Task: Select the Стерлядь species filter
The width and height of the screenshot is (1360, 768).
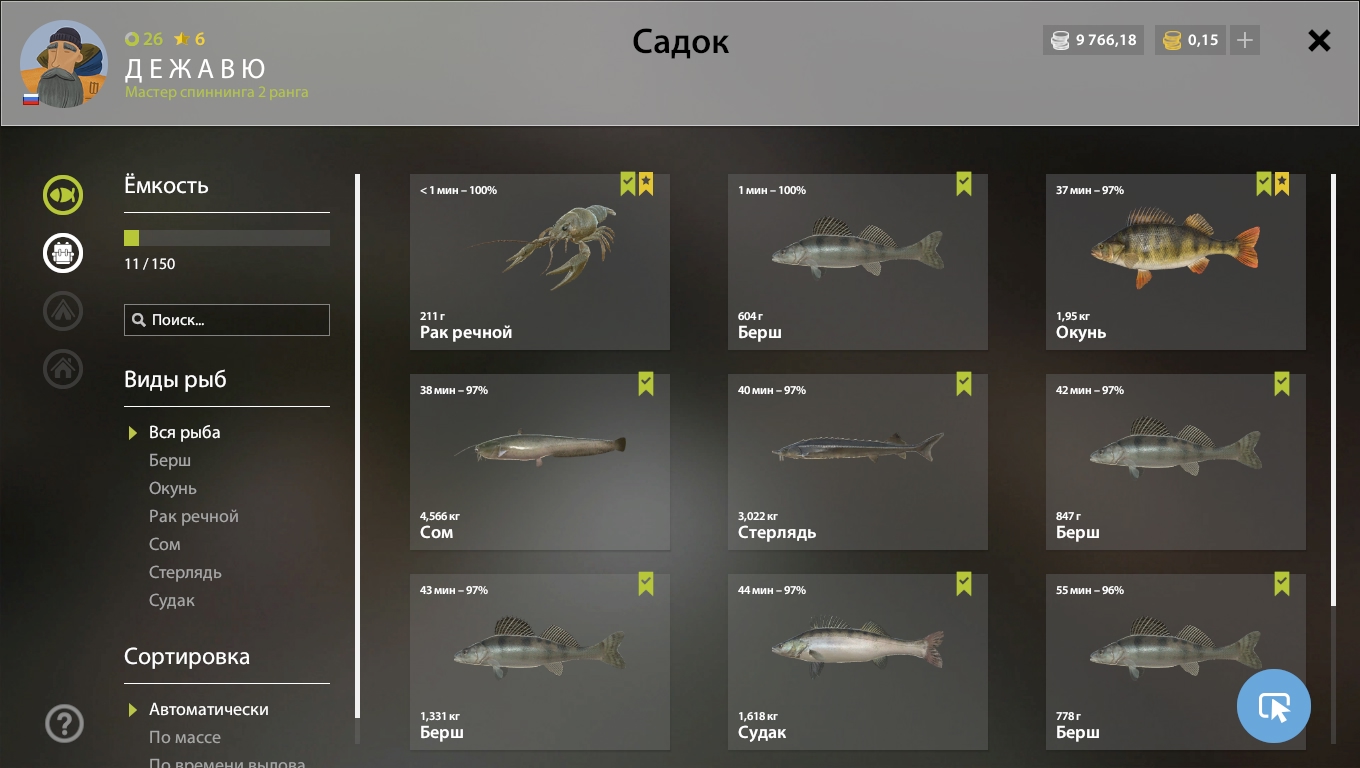Action: pyautogui.click(x=185, y=572)
